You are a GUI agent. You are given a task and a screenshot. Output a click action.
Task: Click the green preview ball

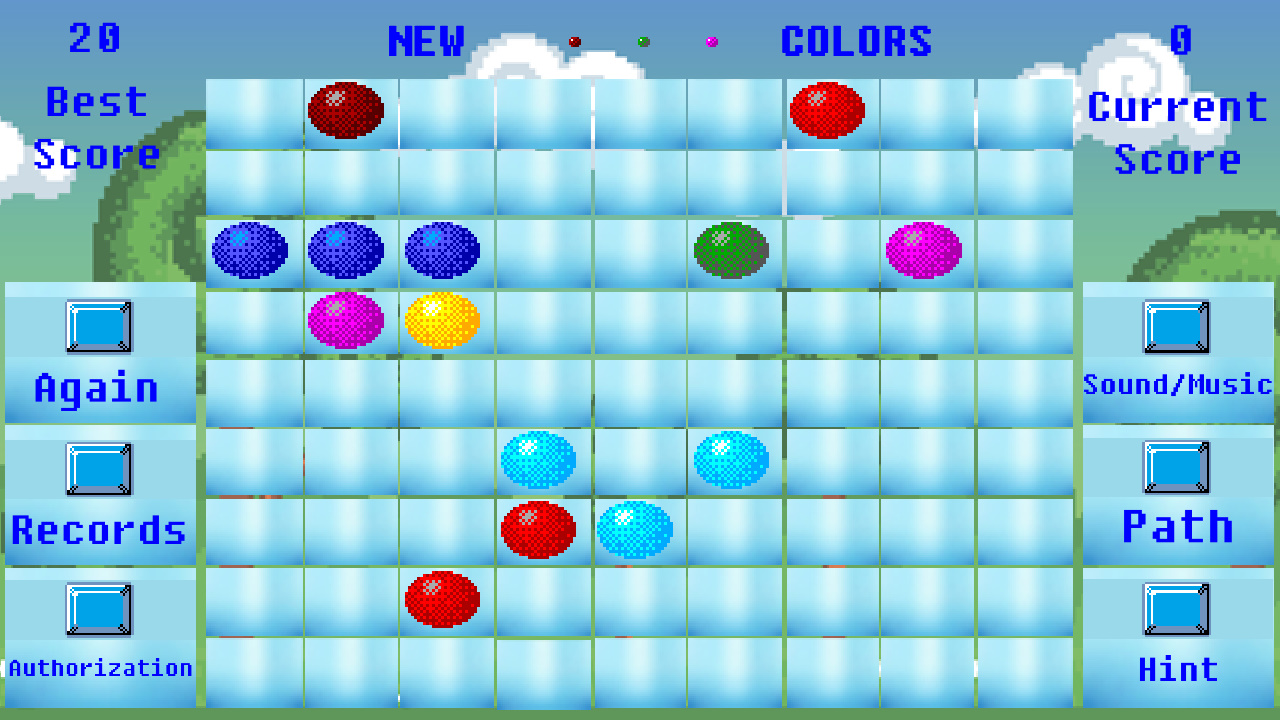click(x=643, y=41)
